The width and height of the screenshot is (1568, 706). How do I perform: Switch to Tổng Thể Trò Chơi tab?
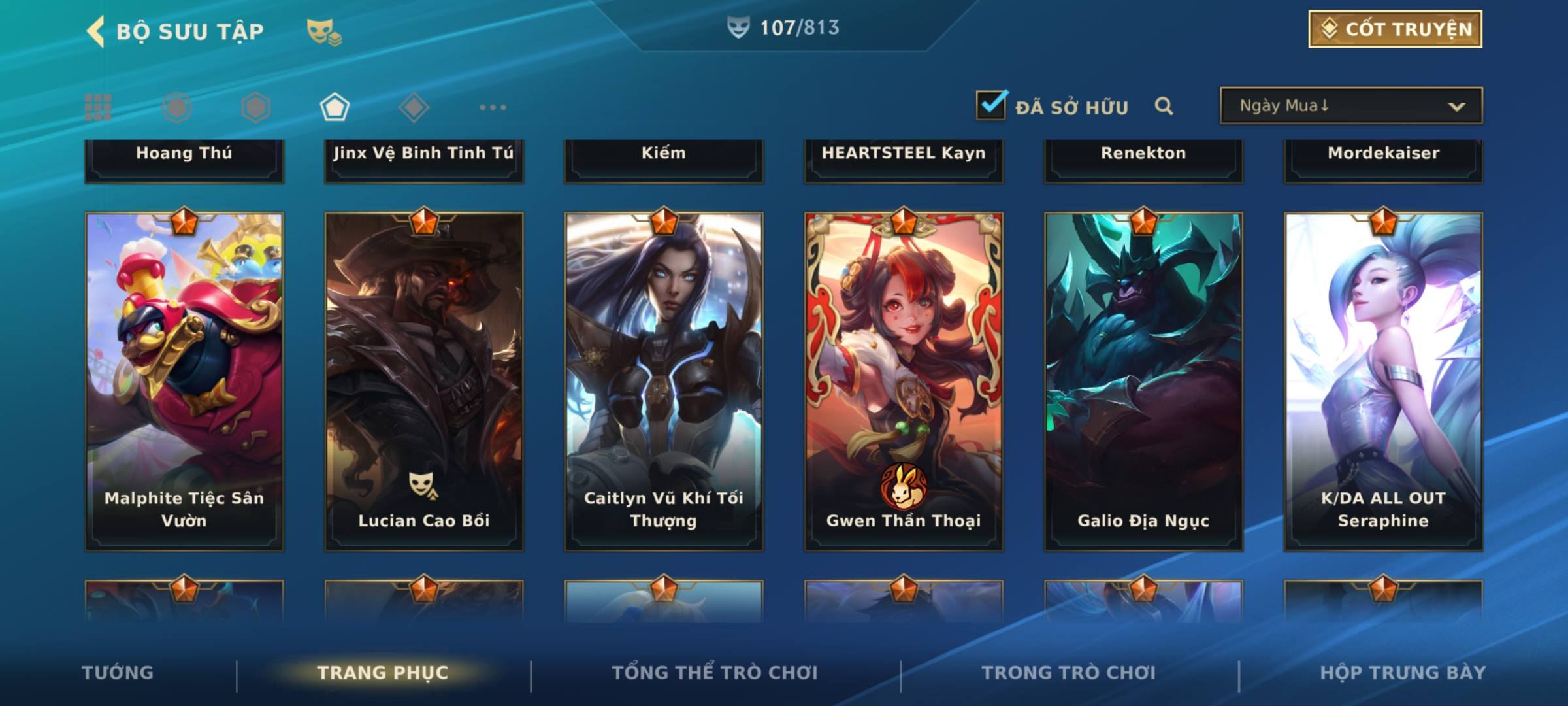715,673
